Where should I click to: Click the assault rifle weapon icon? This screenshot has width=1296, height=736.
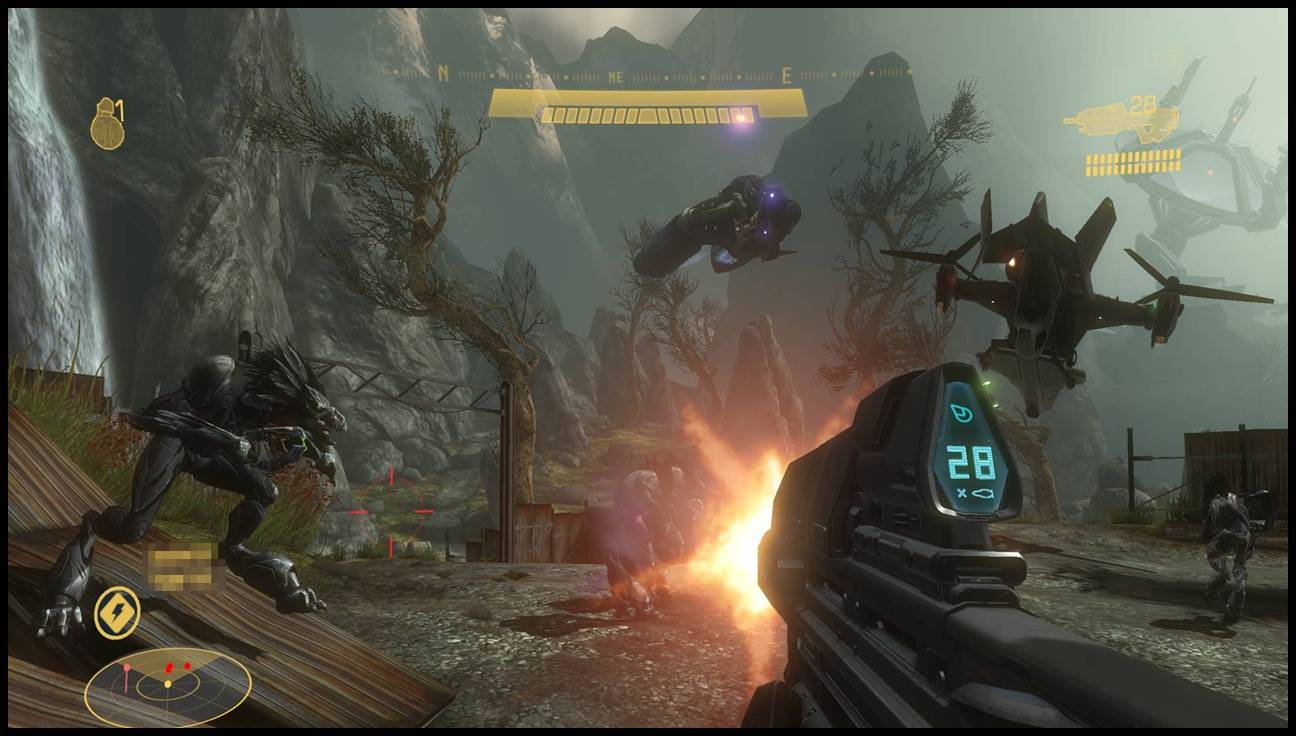click(x=1120, y=122)
